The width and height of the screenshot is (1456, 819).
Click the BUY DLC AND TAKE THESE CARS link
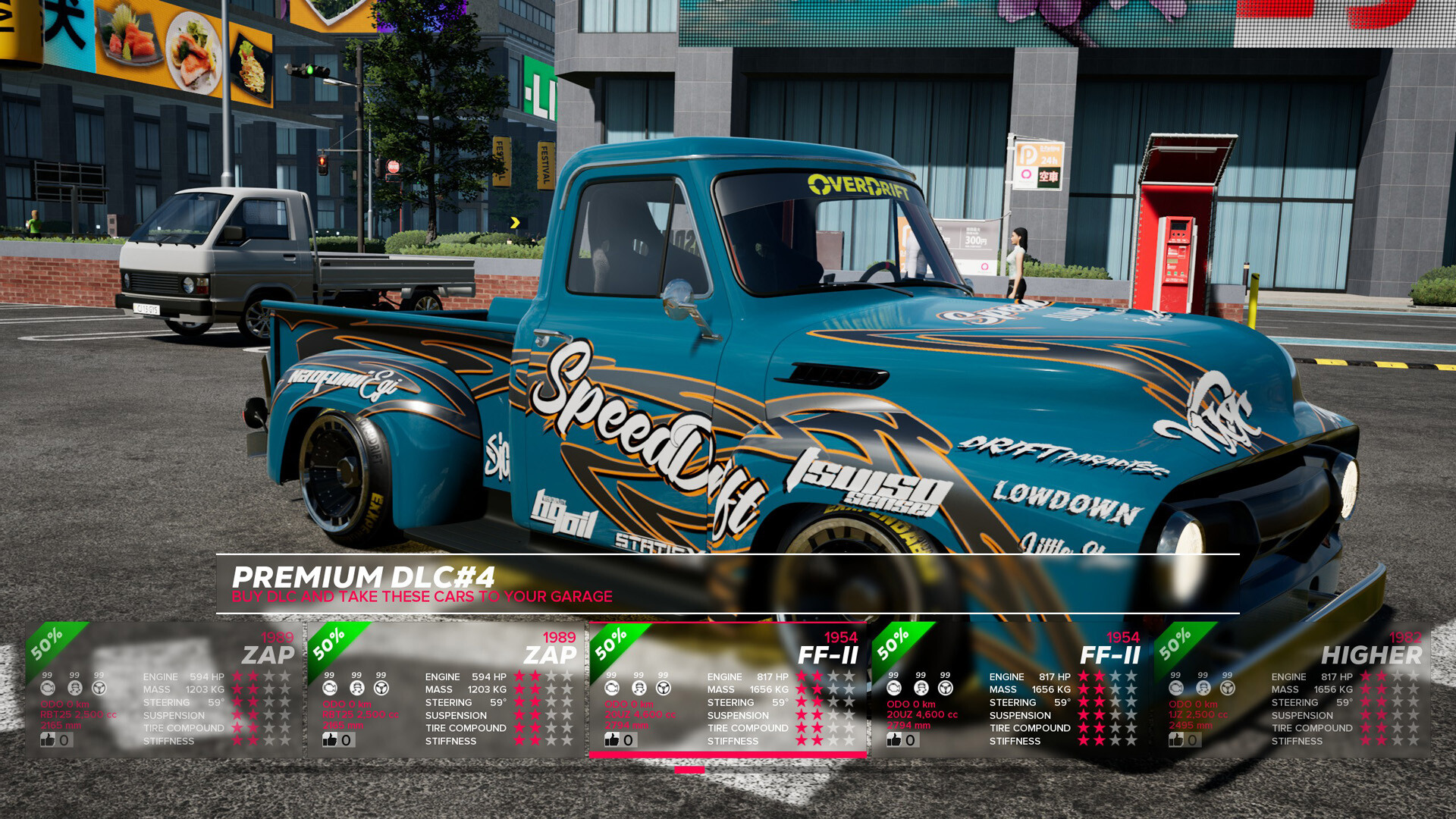click(x=422, y=597)
